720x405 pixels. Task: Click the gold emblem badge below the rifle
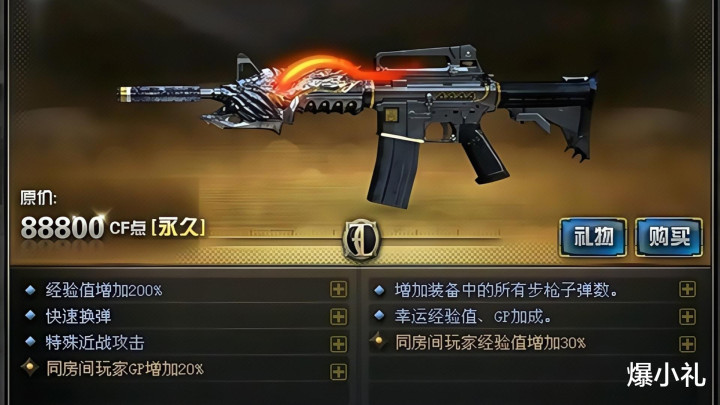359,239
